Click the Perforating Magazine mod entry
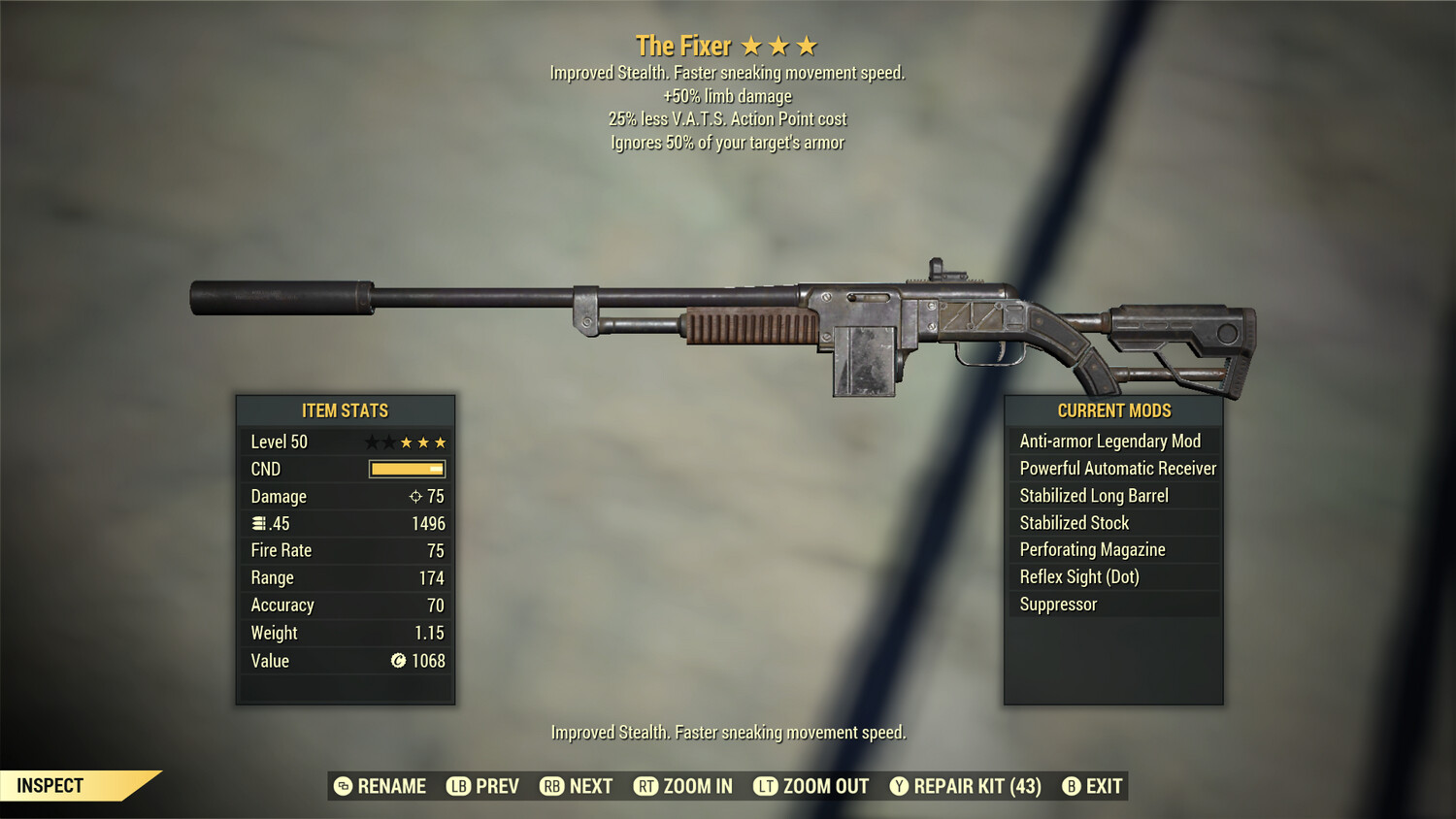The image size is (1456, 819). coord(1091,549)
